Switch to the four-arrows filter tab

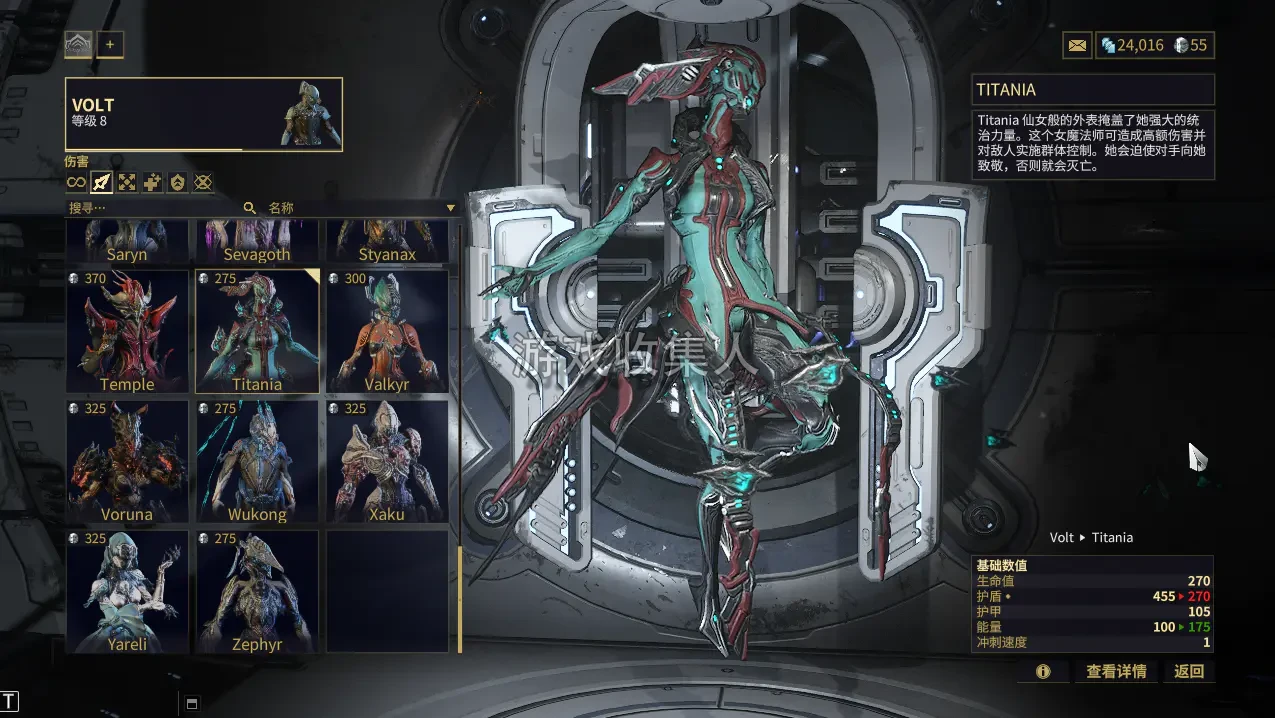point(127,182)
